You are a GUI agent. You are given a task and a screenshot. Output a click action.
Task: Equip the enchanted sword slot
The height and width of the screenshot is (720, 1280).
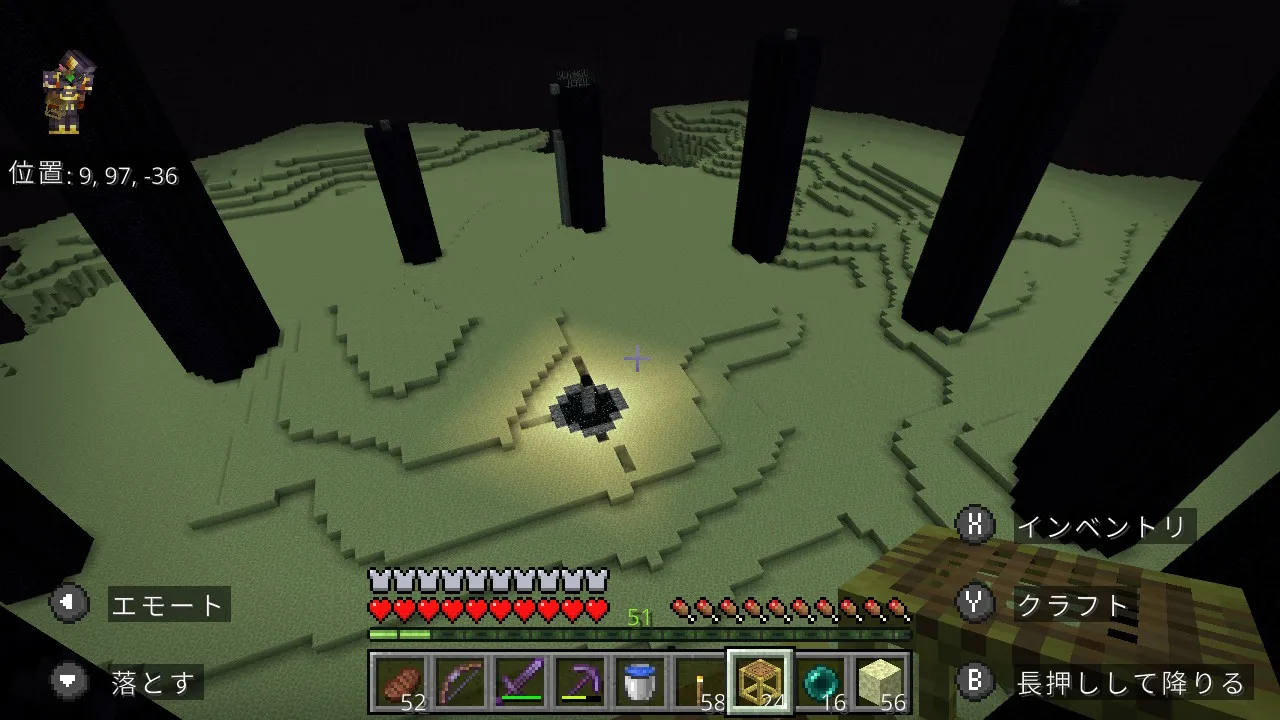click(520, 683)
